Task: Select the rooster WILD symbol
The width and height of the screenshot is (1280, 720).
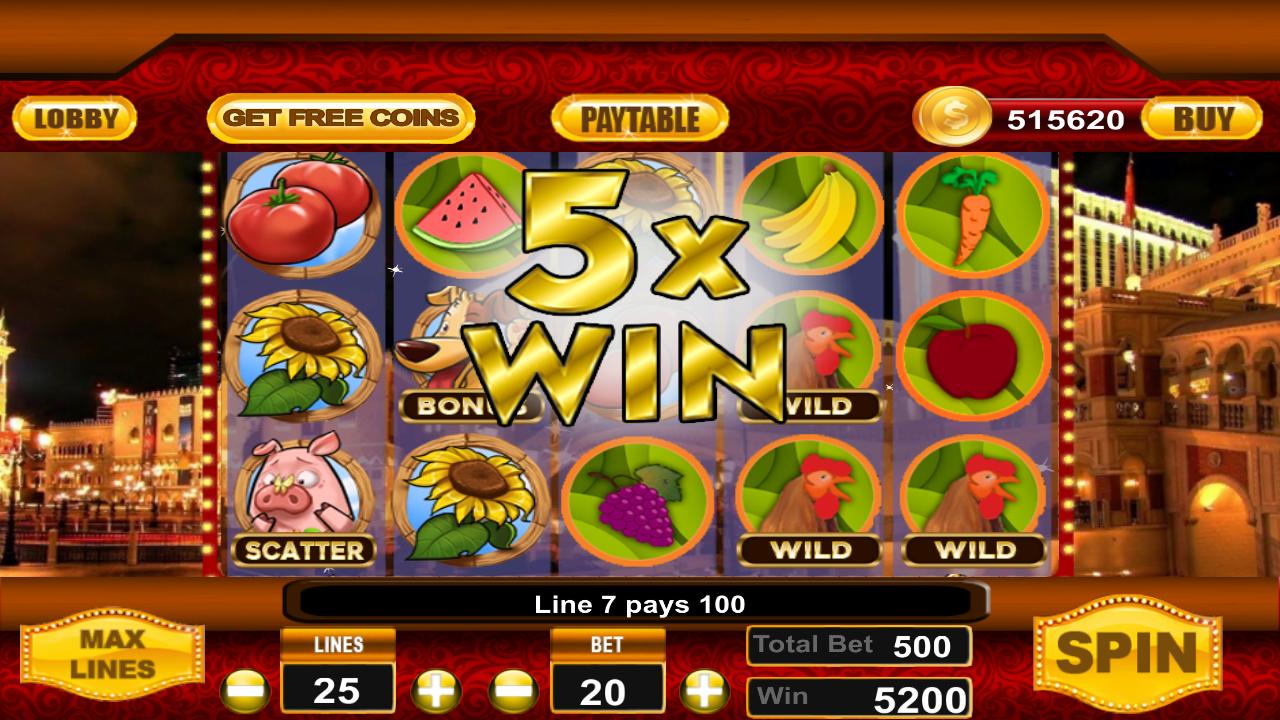Action: [x=810, y=495]
